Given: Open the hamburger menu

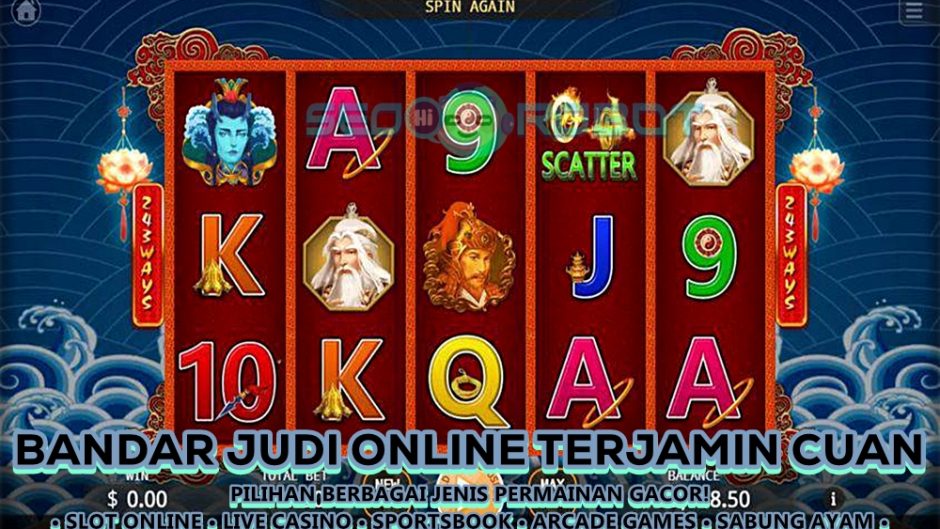Looking at the screenshot, I should click(x=913, y=11).
